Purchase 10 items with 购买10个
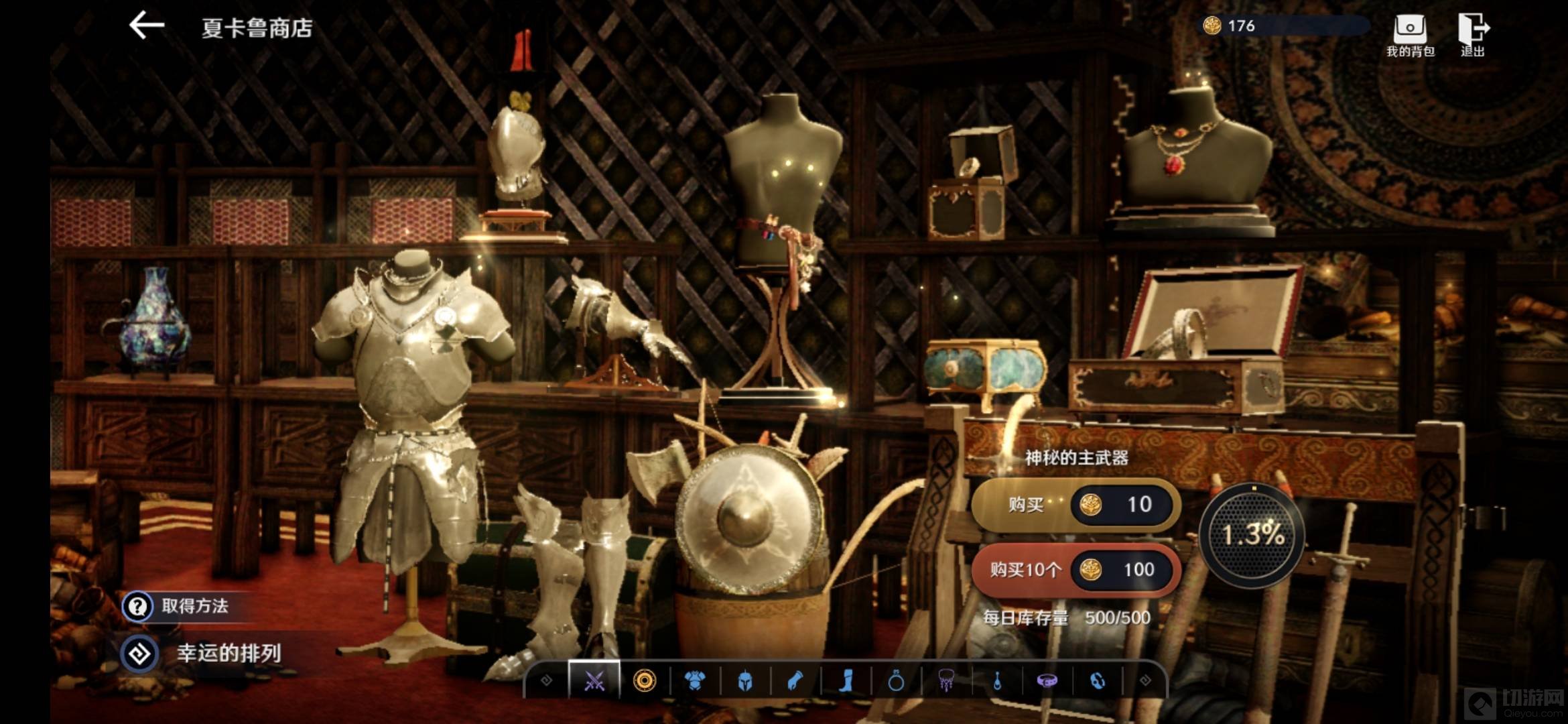Viewport: 1568px width, 724px height. 1075,570
